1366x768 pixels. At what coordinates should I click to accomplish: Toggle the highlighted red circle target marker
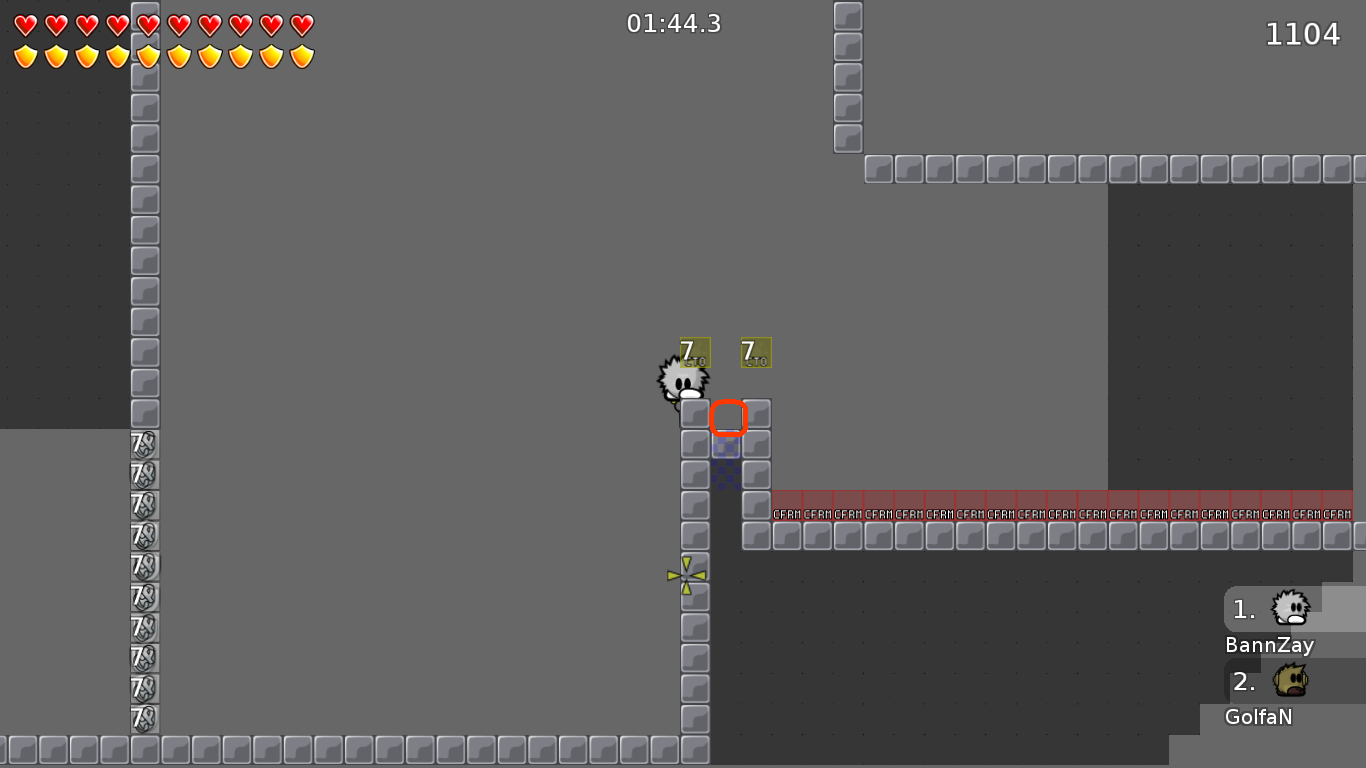[x=728, y=418]
